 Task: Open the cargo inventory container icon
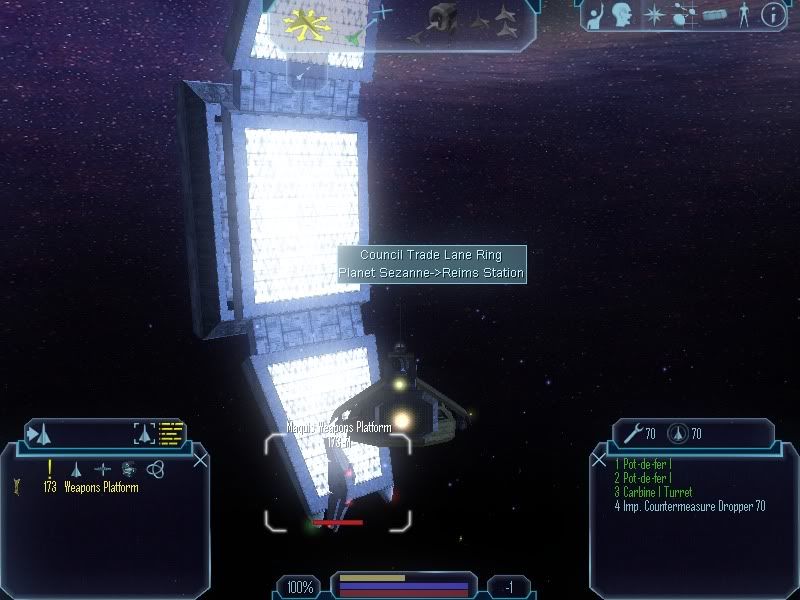(x=714, y=15)
